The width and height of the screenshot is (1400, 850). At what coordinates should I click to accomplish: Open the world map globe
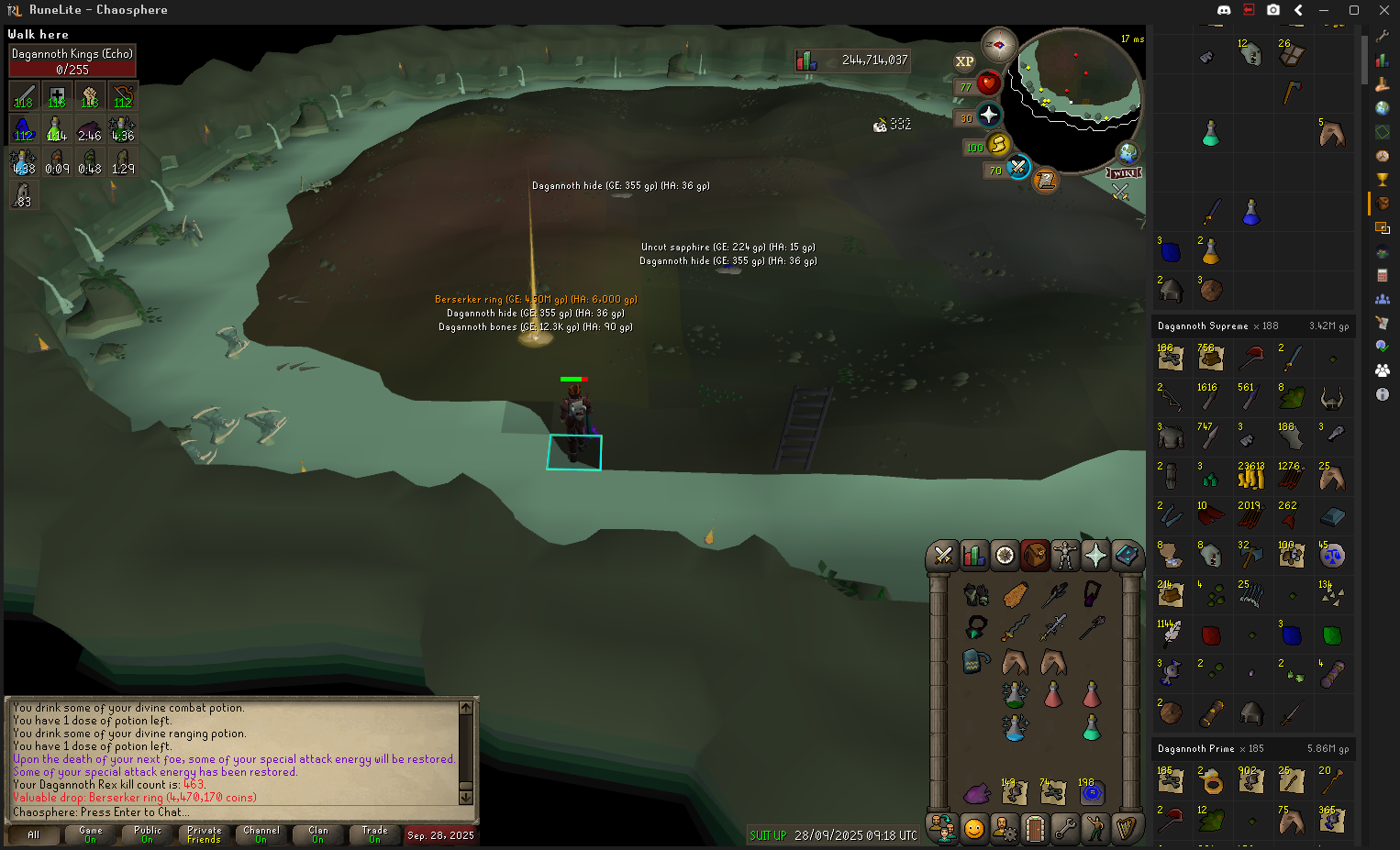(x=1128, y=152)
